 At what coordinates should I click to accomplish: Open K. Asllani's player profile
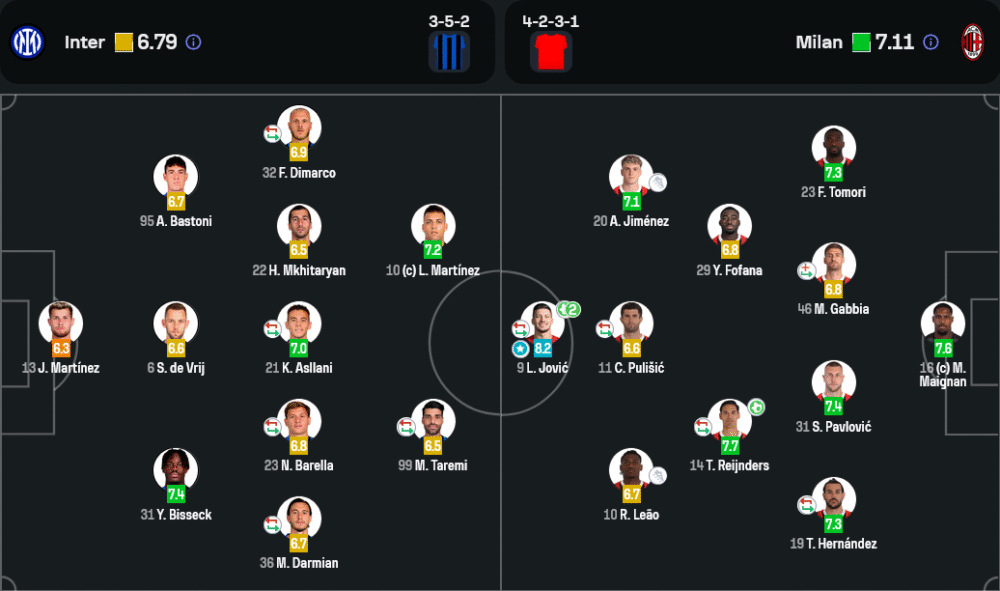coord(299,323)
